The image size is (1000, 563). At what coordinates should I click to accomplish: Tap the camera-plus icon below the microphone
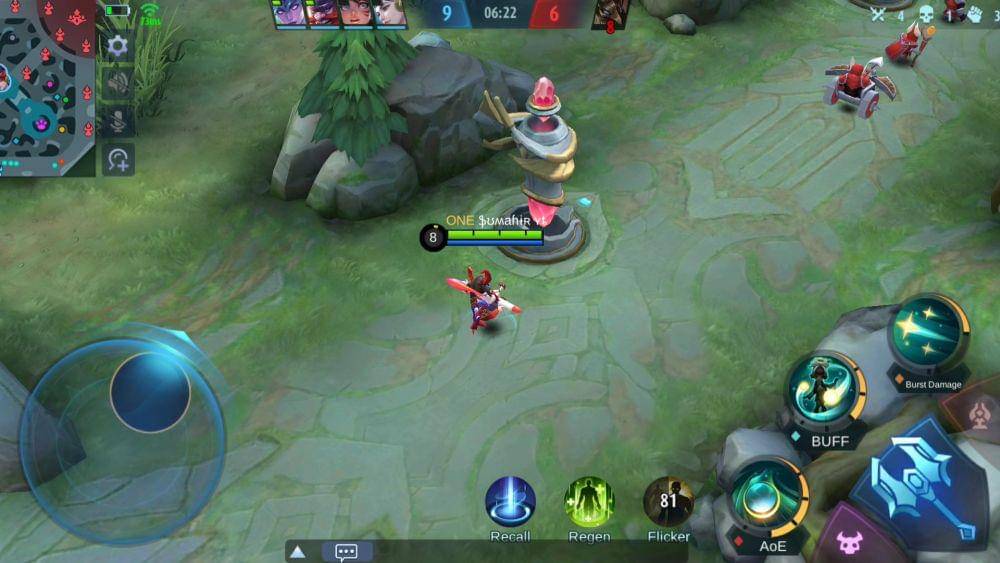[x=117, y=159]
